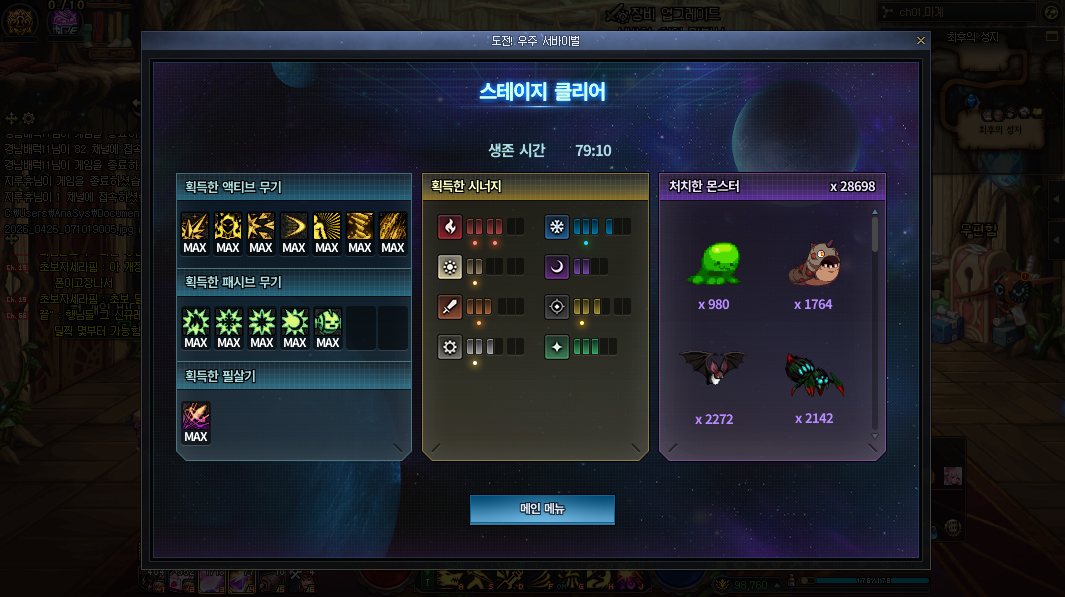1065x597 pixels.
Task: Close the 우주 서바이벌 result window
Action: pyautogui.click(x=921, y=40)
